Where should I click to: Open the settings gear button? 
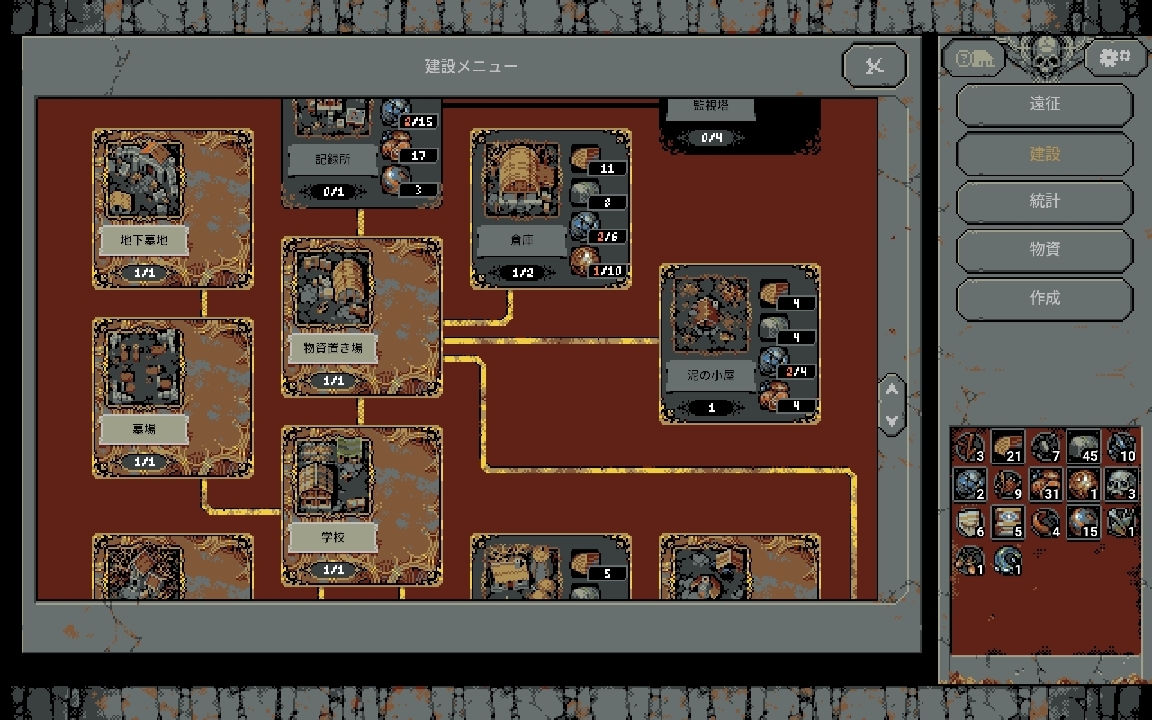1114,58
